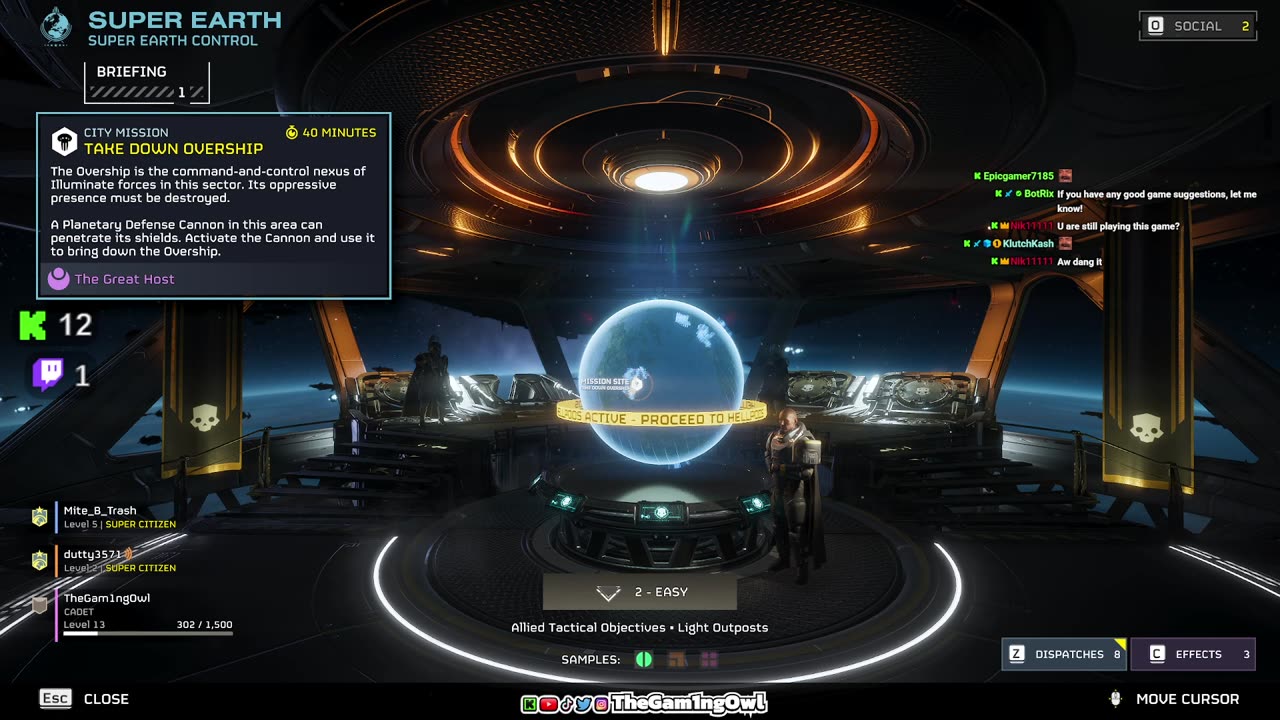Open the 2 - Easy difficulty selector
Viewport: 1280px width, 720px height.
(640, 592)
